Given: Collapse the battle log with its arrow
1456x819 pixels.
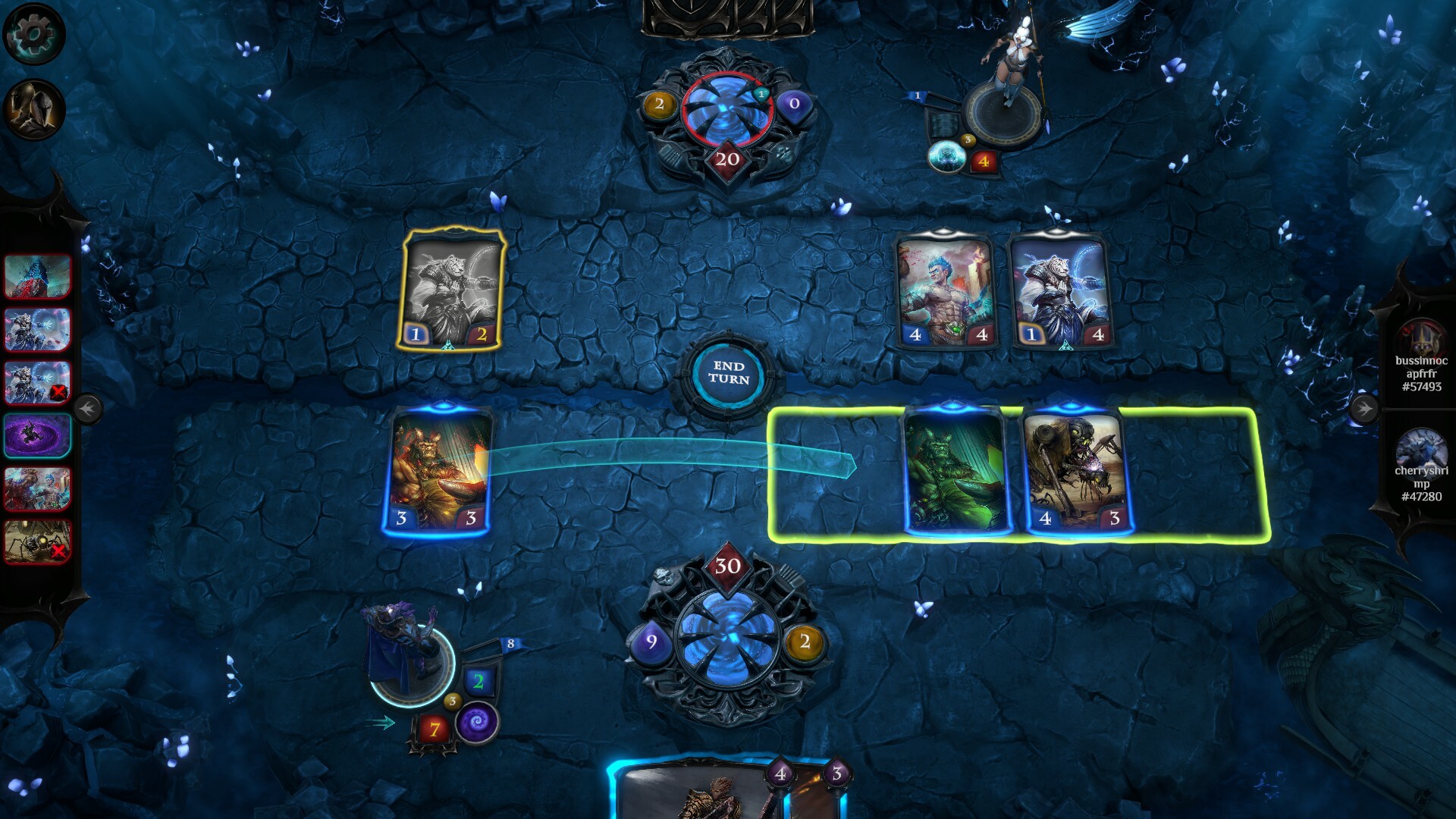Looking at the screenshot, I should pos(89,408).
